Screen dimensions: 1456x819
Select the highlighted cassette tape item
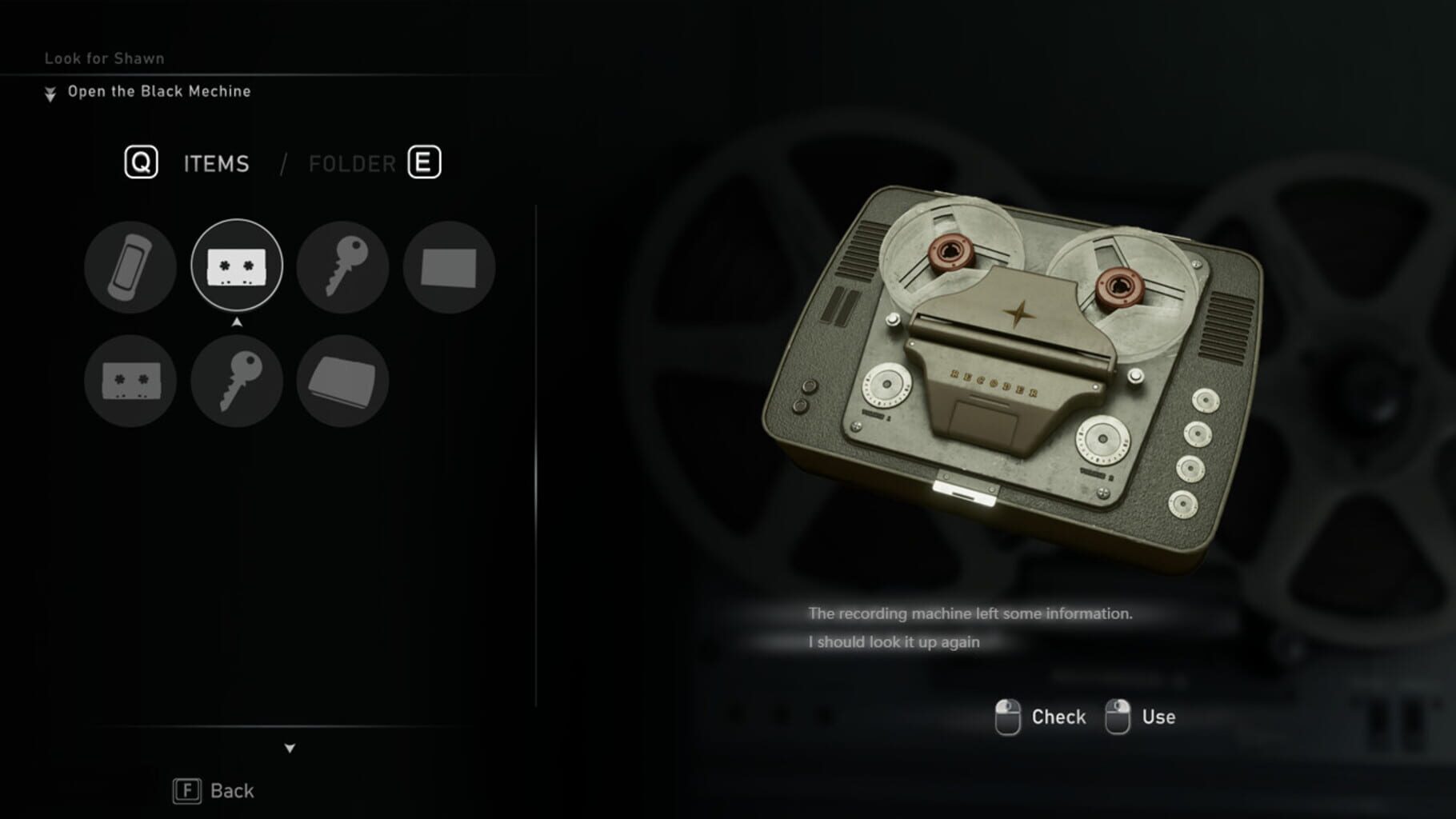pyautogui.click(x=236, y=267)
